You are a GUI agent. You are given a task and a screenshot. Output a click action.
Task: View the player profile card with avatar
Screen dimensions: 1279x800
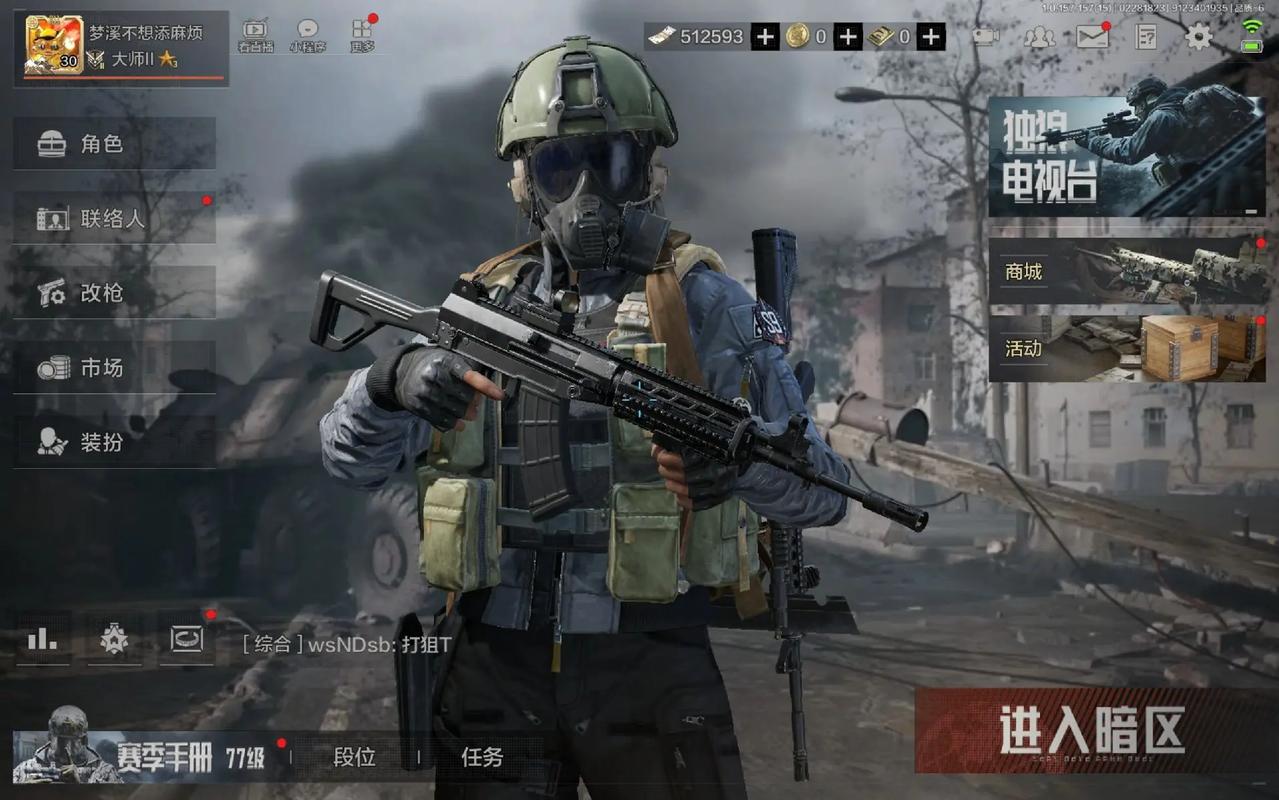click(120, 47)
